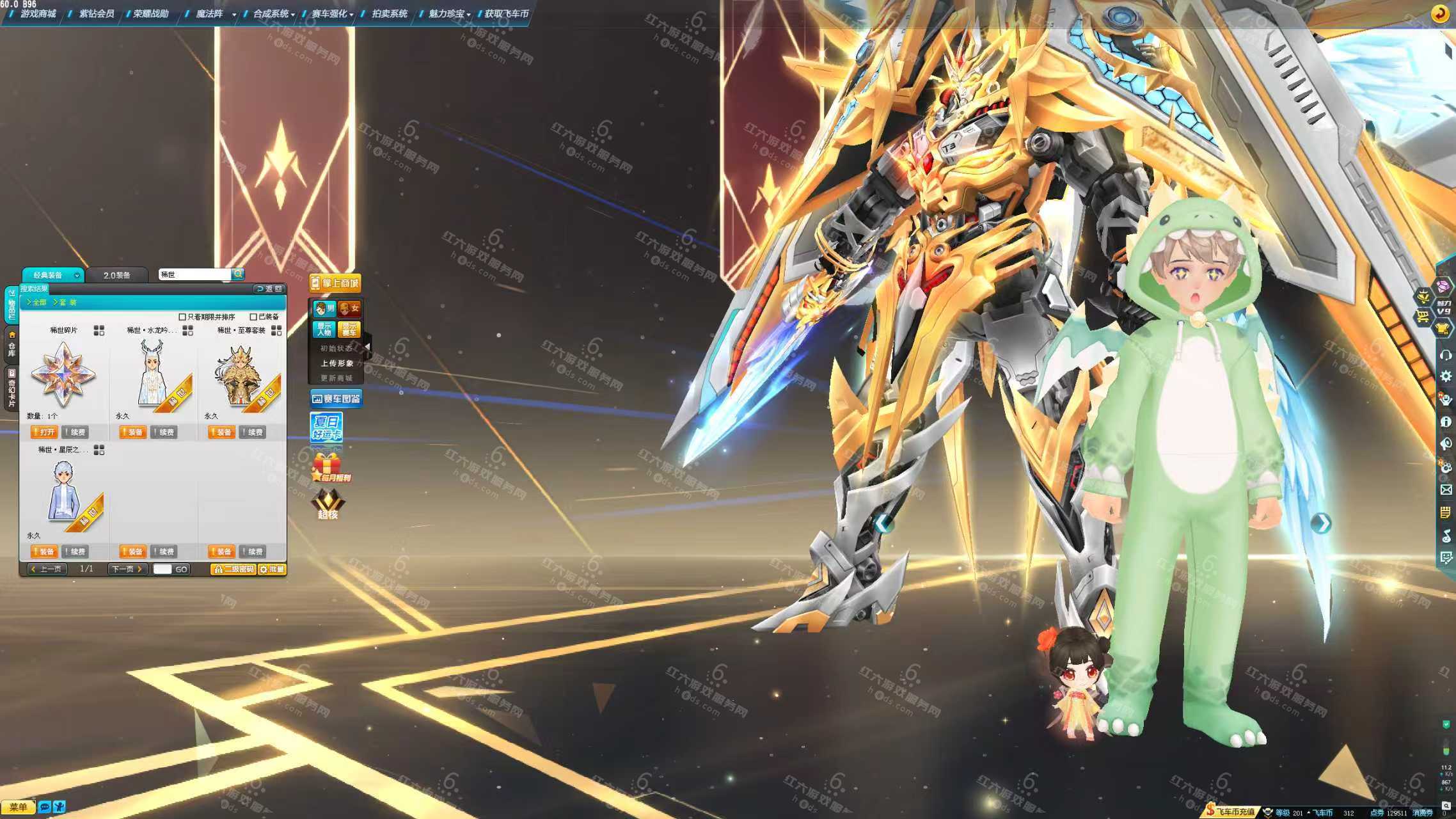Screen dimensions: 1456x819
Task: Open the gear settings icon
Action: [1445, 376]
